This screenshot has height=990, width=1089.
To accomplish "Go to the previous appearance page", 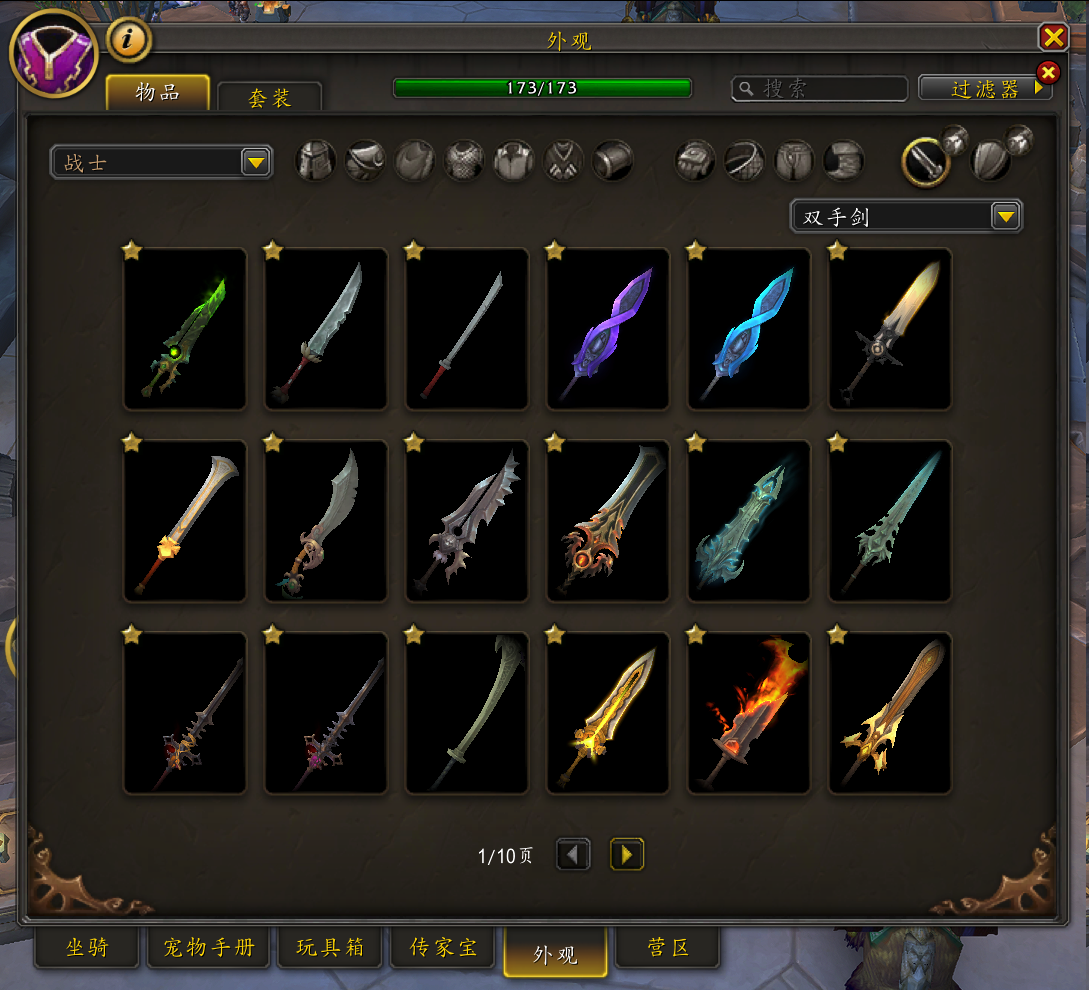I will 573,855.
